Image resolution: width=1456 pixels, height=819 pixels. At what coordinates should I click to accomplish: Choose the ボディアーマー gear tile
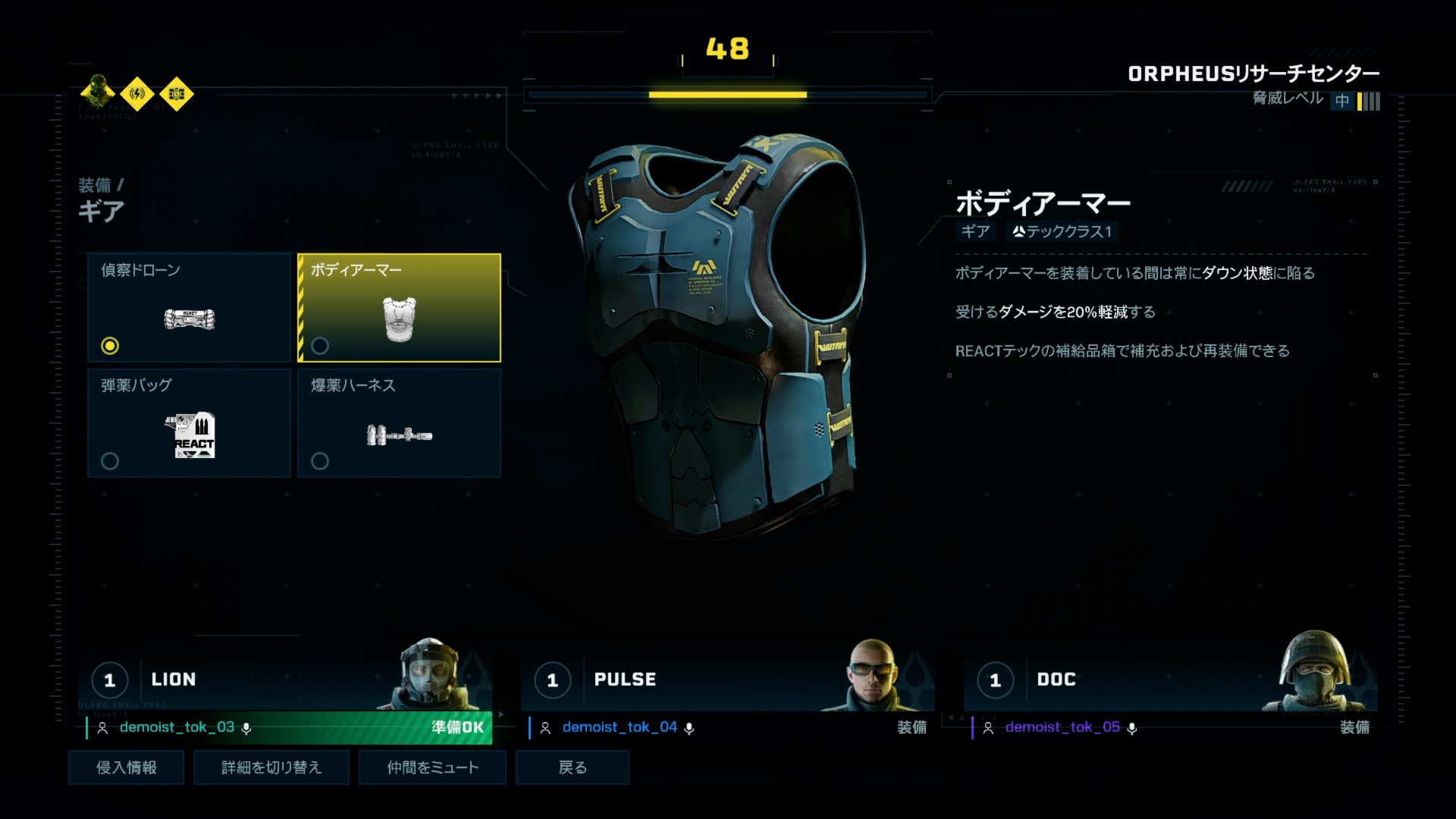(400, 307)
